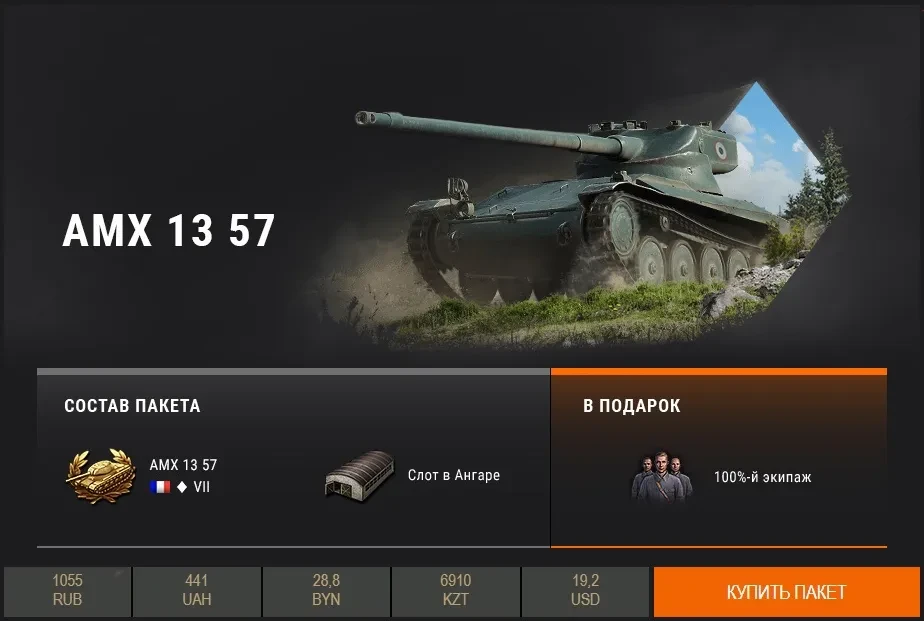Click the Garage Slot hangar icon
924x621 pixels.
pyautogui.click(x=360, y=474)
